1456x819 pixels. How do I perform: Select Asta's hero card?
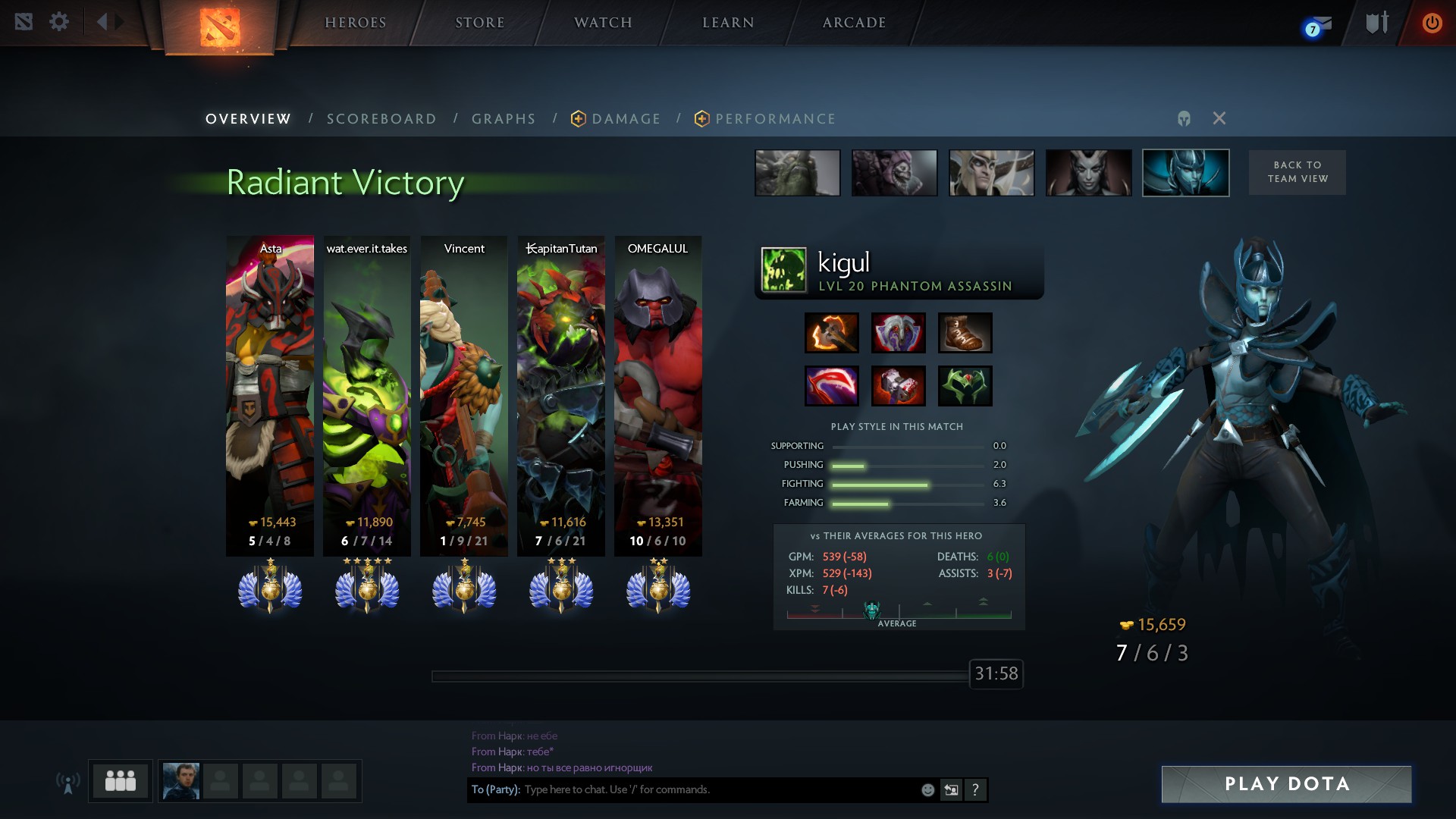point(270,394)
